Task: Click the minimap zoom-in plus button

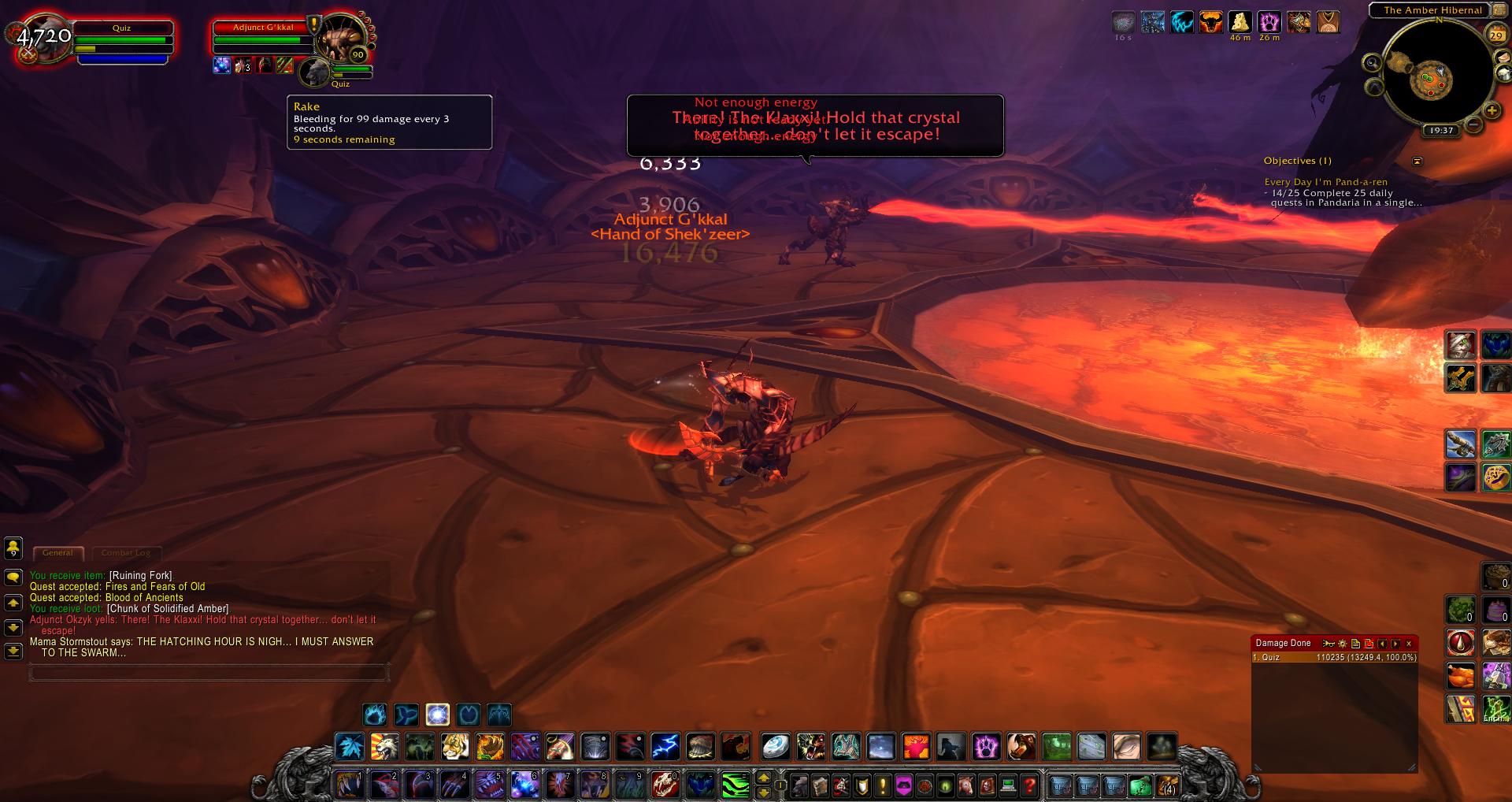Action: (1491, 111)
